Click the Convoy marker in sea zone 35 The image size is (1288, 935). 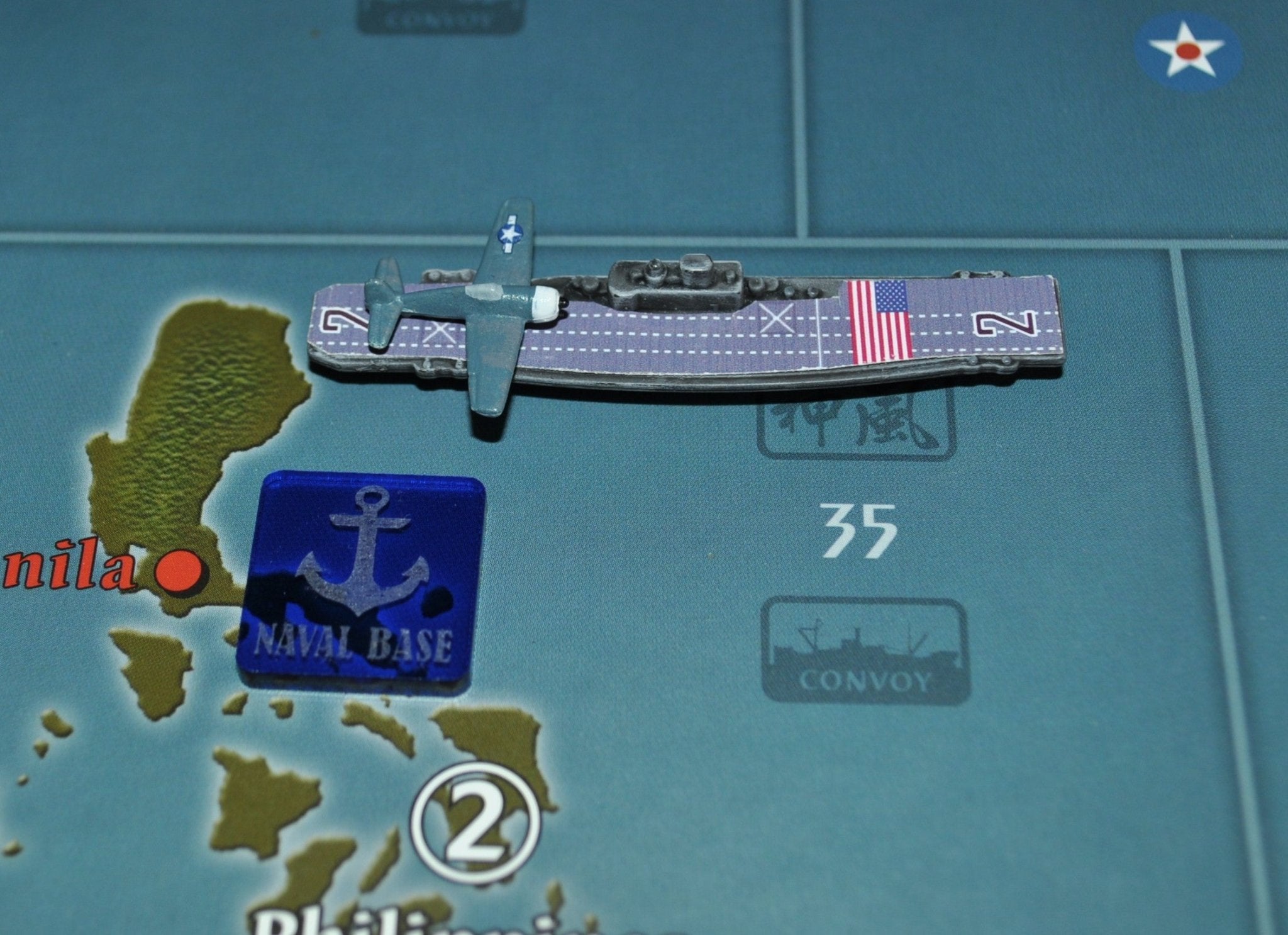[865, 651]
